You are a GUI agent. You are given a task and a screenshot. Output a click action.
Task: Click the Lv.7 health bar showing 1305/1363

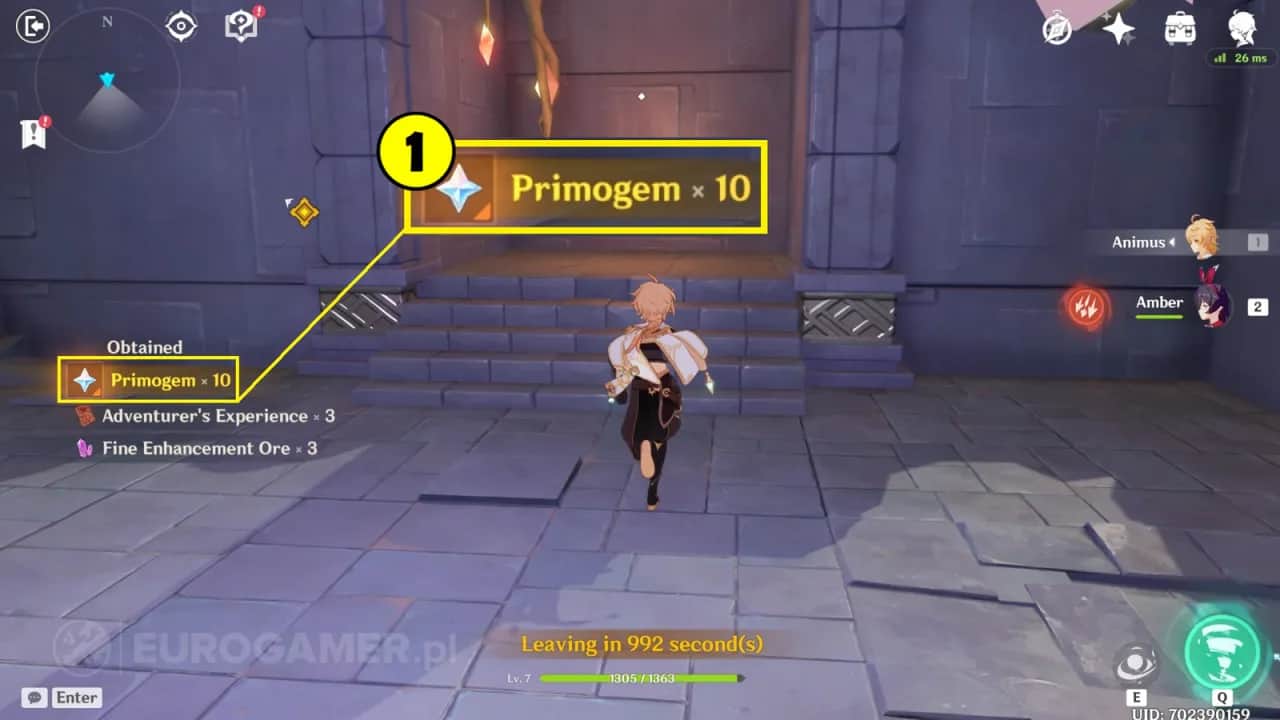pos(640,677)
